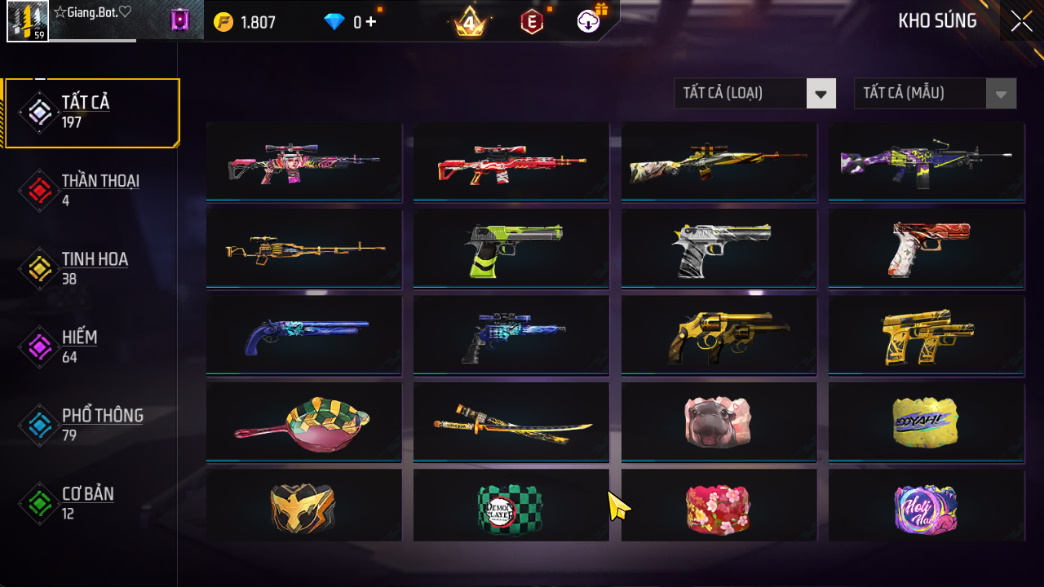The image size is (1044, 587).
Task: Open the gold crown rank icon
Action: coord(469,21)
